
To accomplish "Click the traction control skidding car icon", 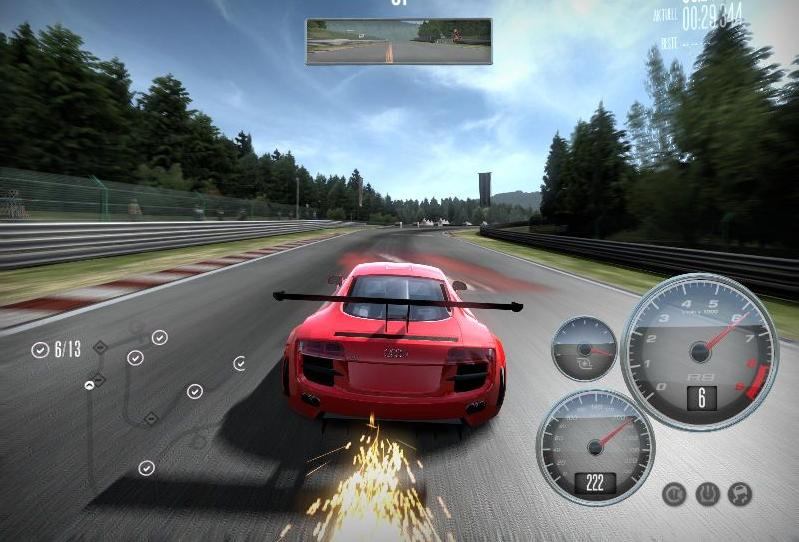I will tap(740, 494).
